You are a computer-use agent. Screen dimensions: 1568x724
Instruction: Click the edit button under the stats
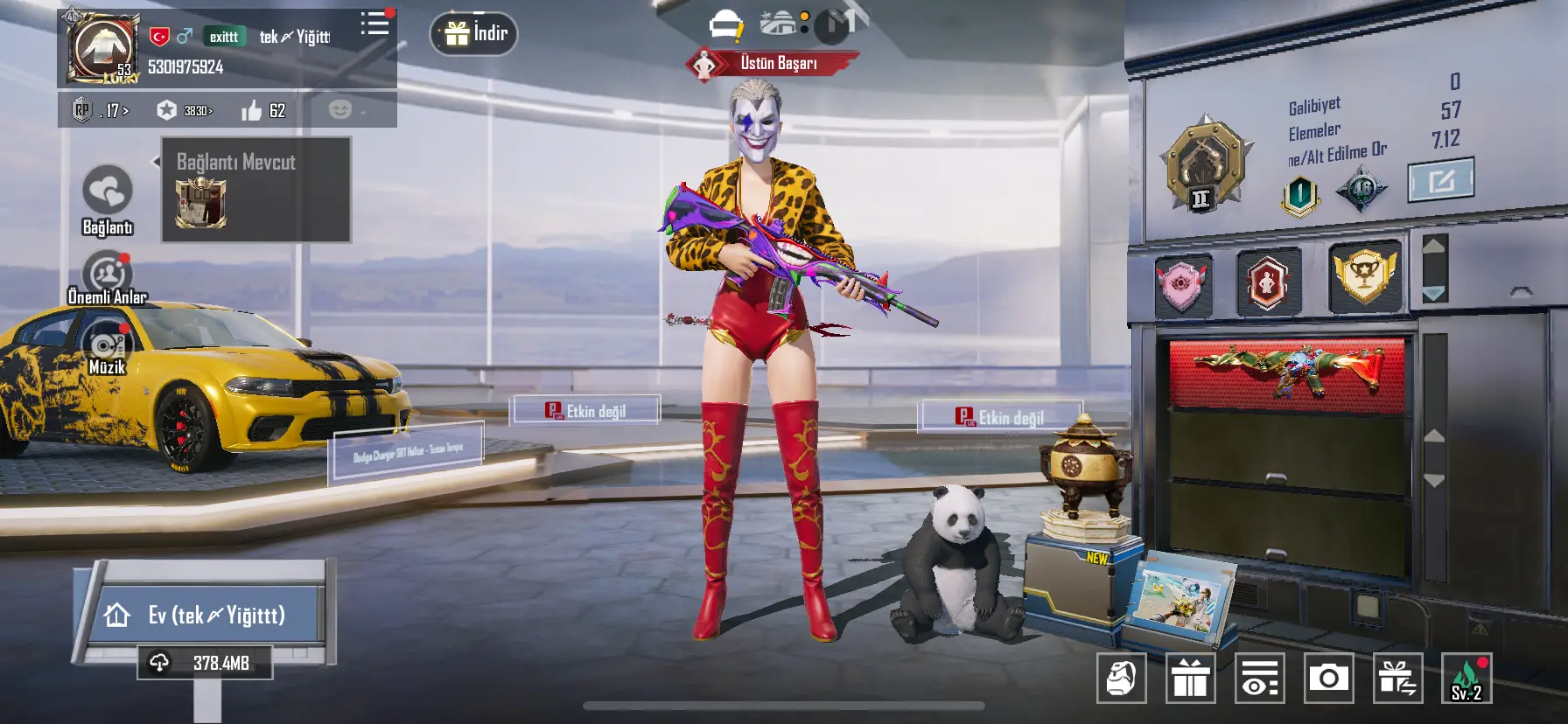[x=1440, y=180]
